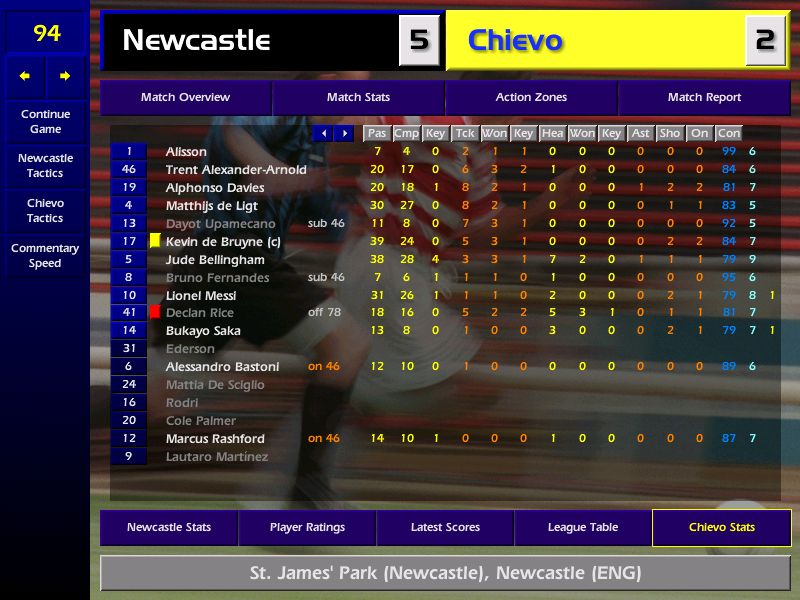Show Newcastle Stats
The width and height of the screenshot is (800, 600).
coord(169,528)
